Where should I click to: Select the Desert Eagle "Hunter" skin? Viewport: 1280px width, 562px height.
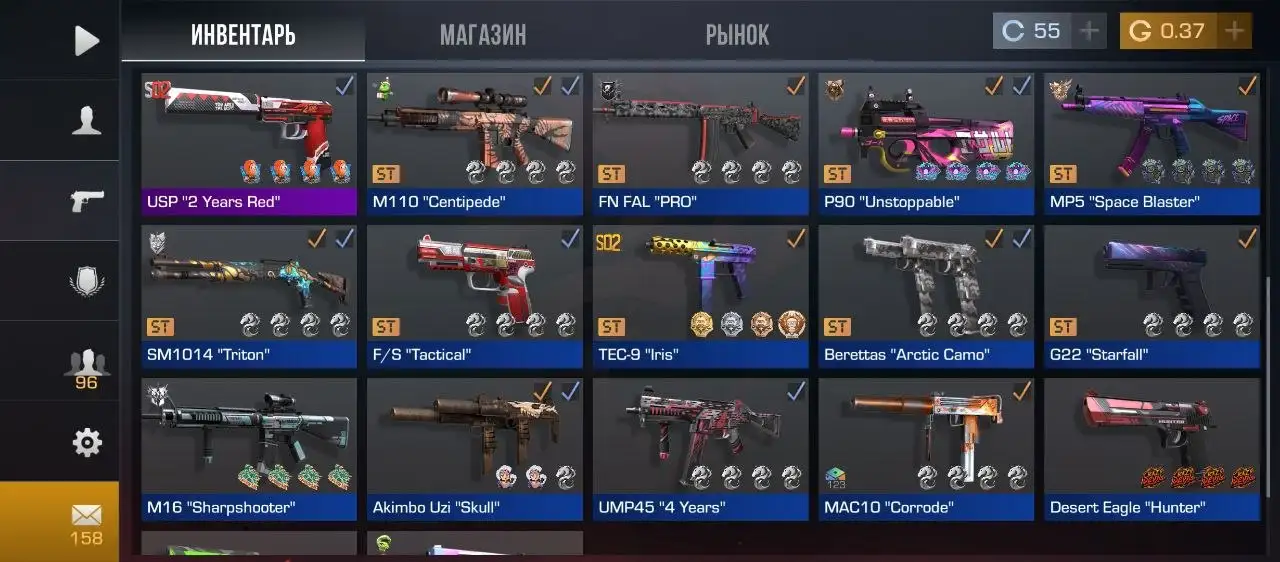[x=1152, y=449]
